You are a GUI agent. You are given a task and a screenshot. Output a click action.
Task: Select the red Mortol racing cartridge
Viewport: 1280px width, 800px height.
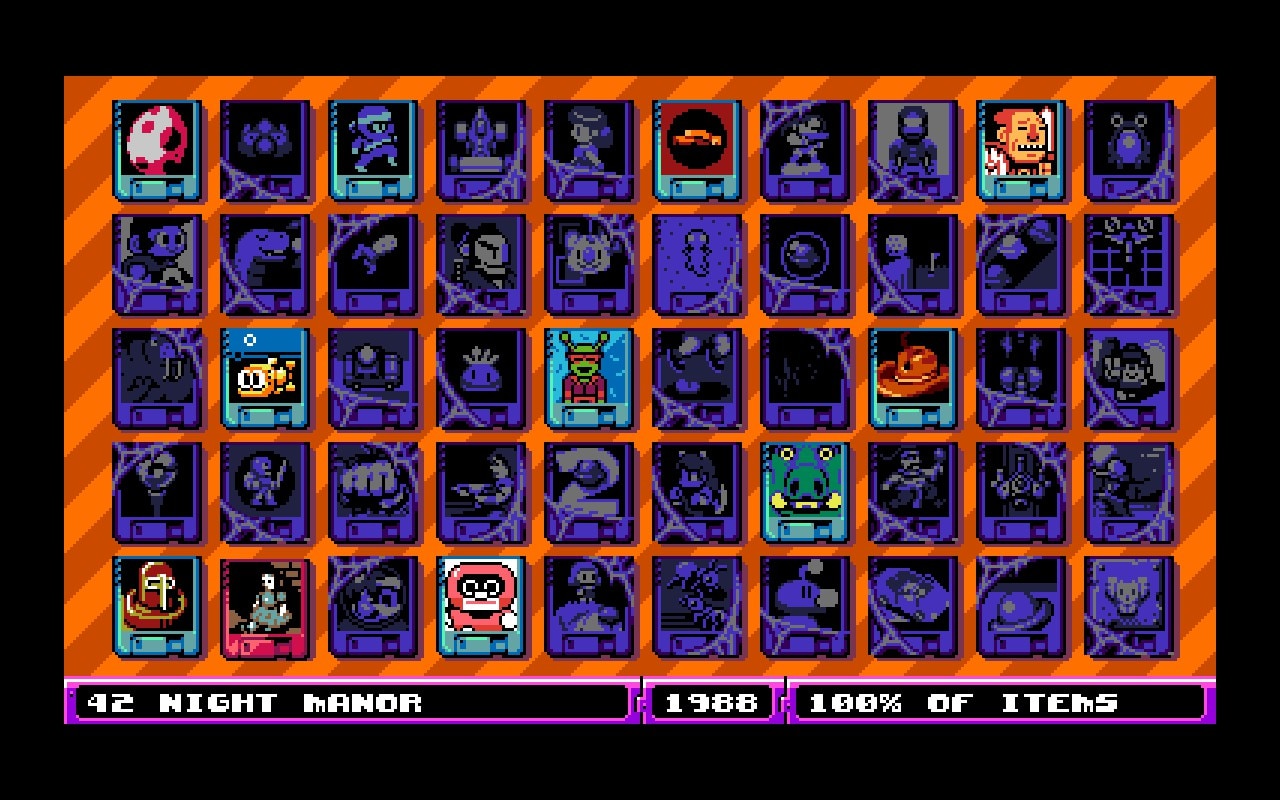pos(697,150)
